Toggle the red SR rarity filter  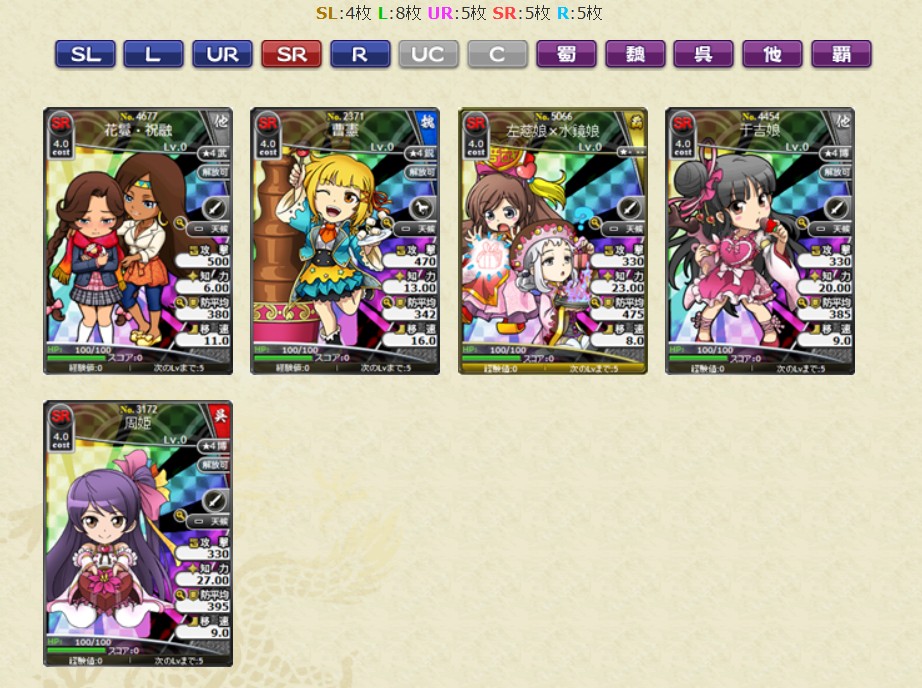tap(291, 55)
